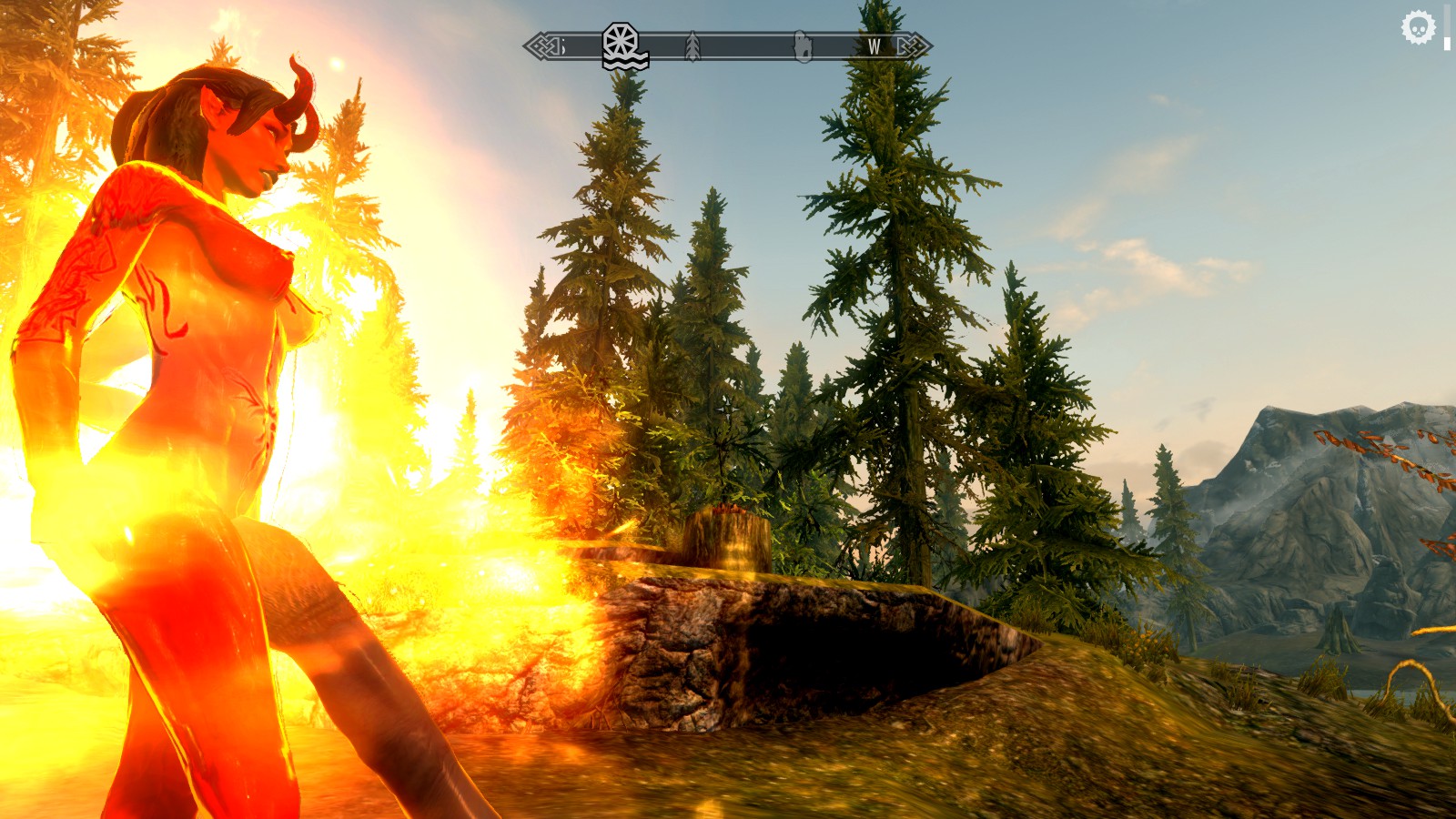Select the pine tree grove compass marker

point(693,45)
